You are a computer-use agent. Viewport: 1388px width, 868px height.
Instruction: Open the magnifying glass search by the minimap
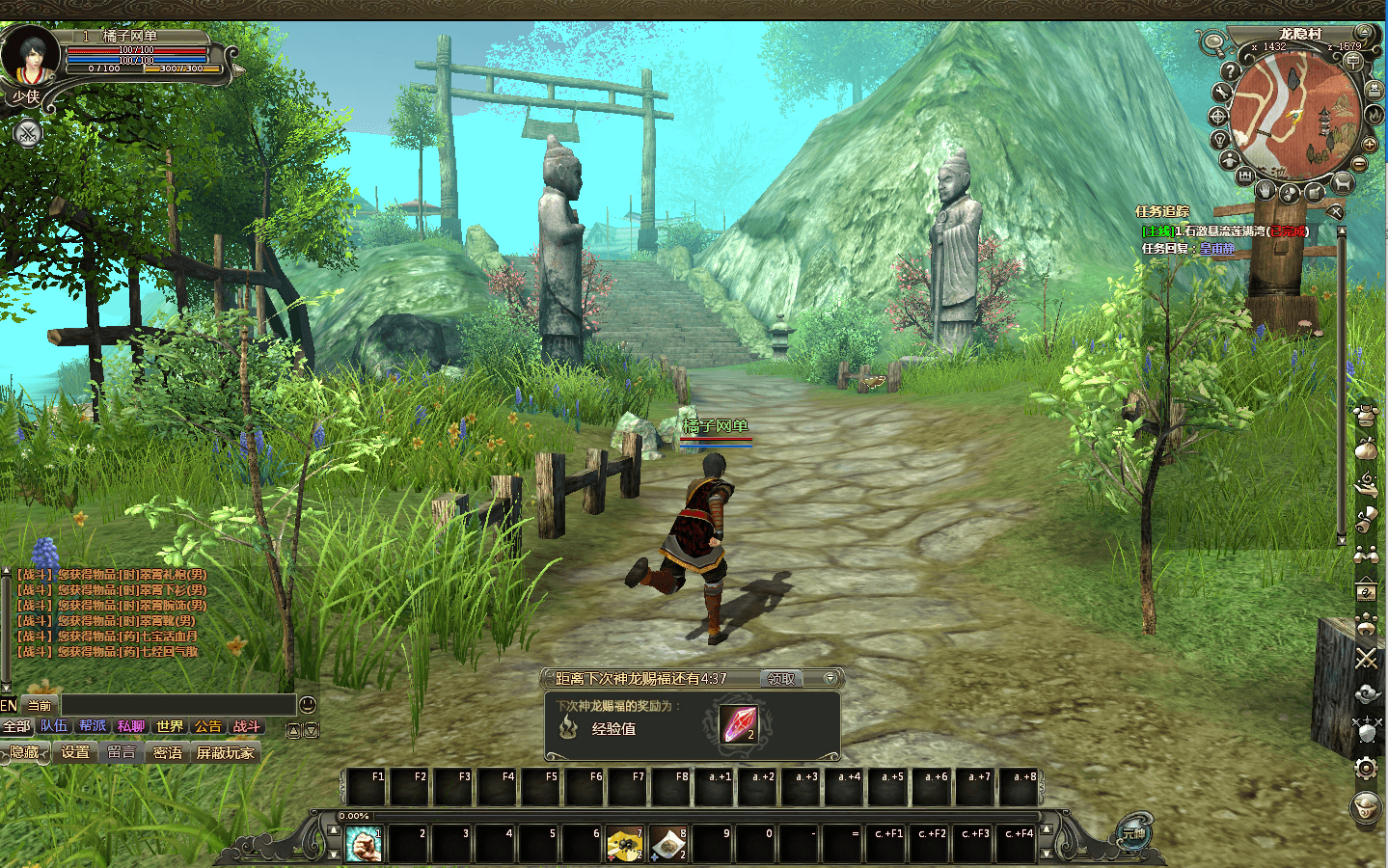click(1211, 42)
